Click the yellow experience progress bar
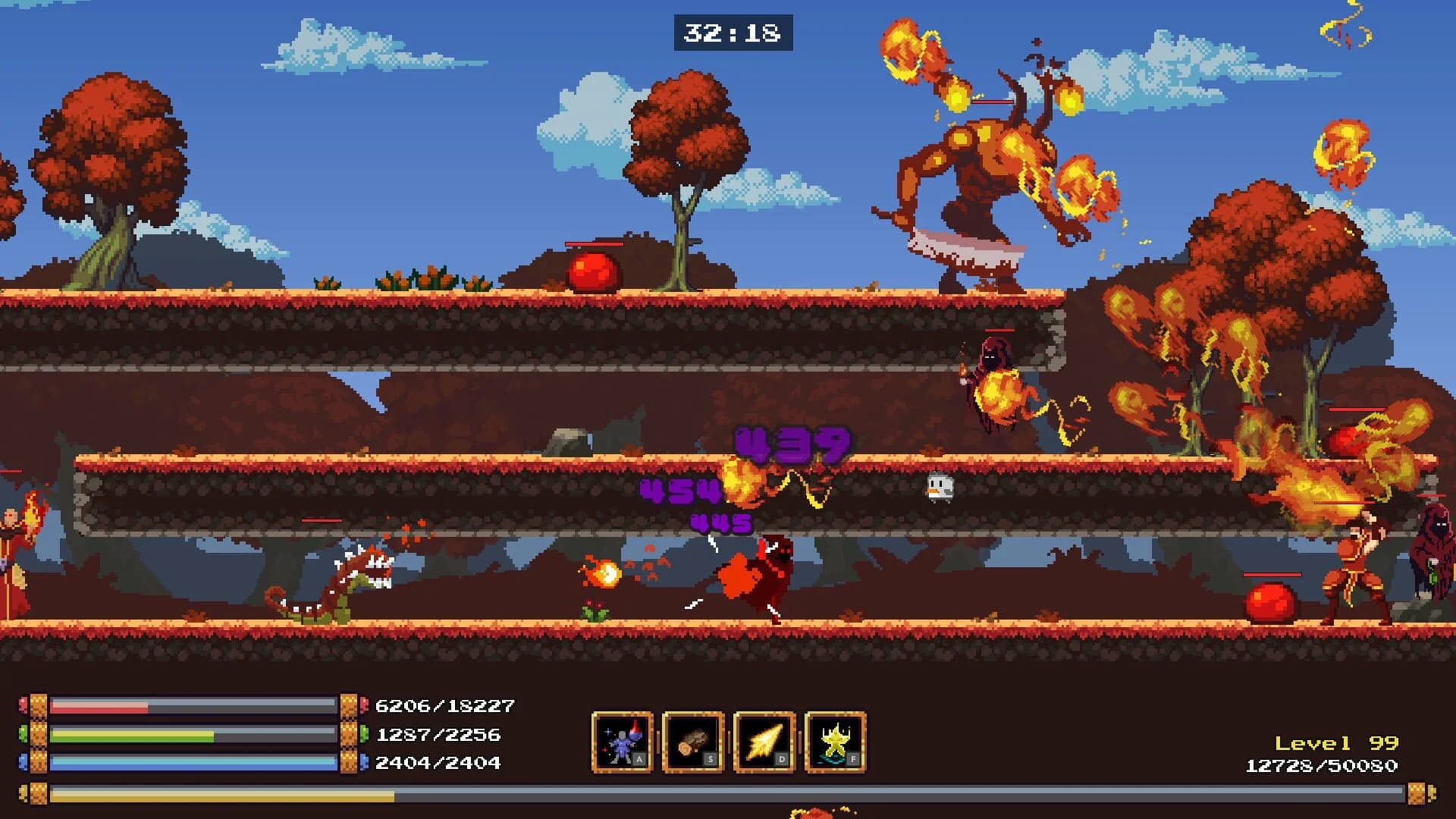Screen dimensions: 1456x819 pos(303,796)
